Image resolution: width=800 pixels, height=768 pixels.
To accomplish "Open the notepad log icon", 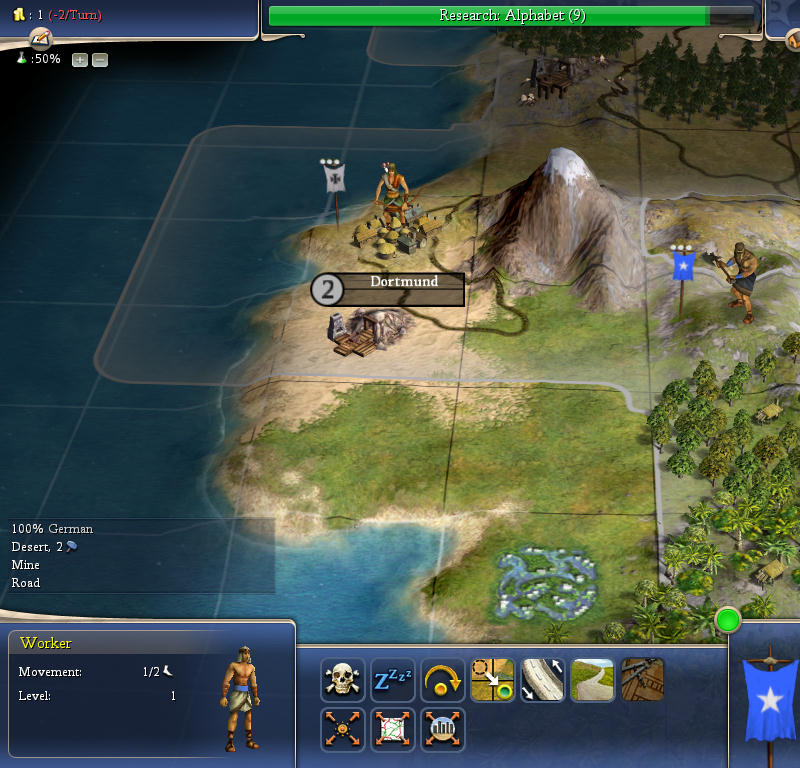I will (x=40, y=40).
